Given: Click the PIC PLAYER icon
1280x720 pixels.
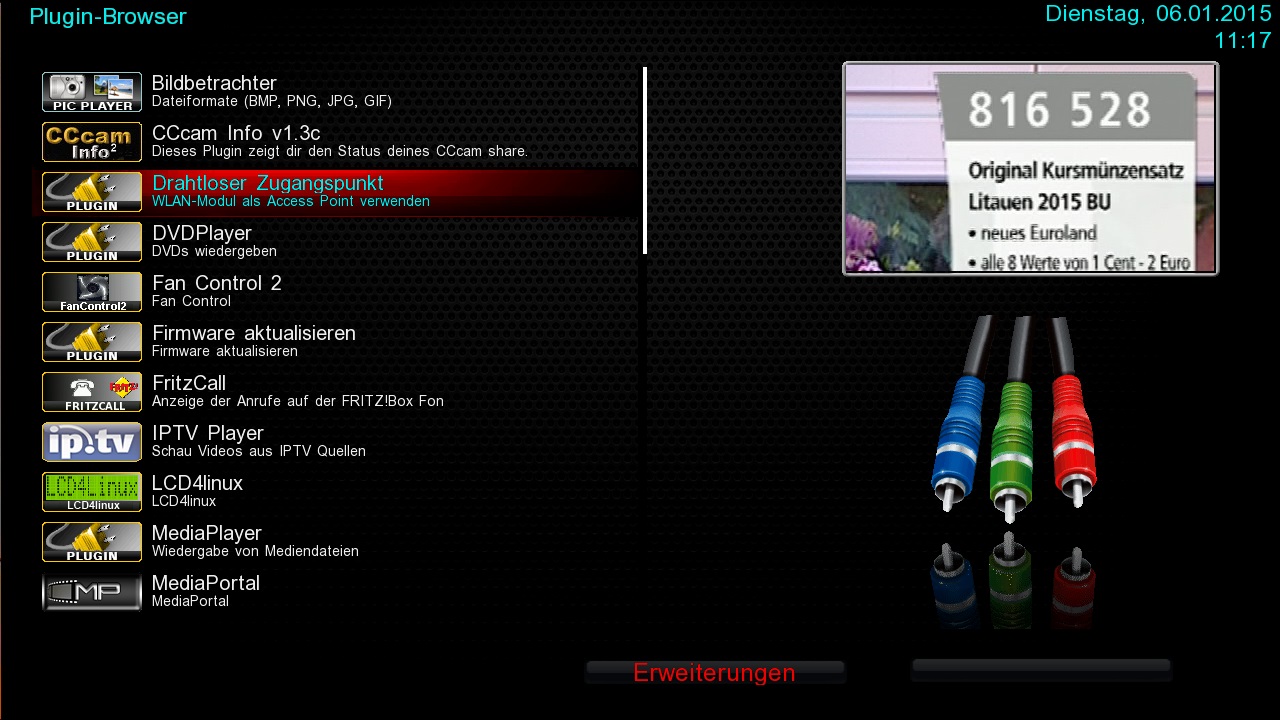Looking at the screenshot, I should [x=92, y=92].
